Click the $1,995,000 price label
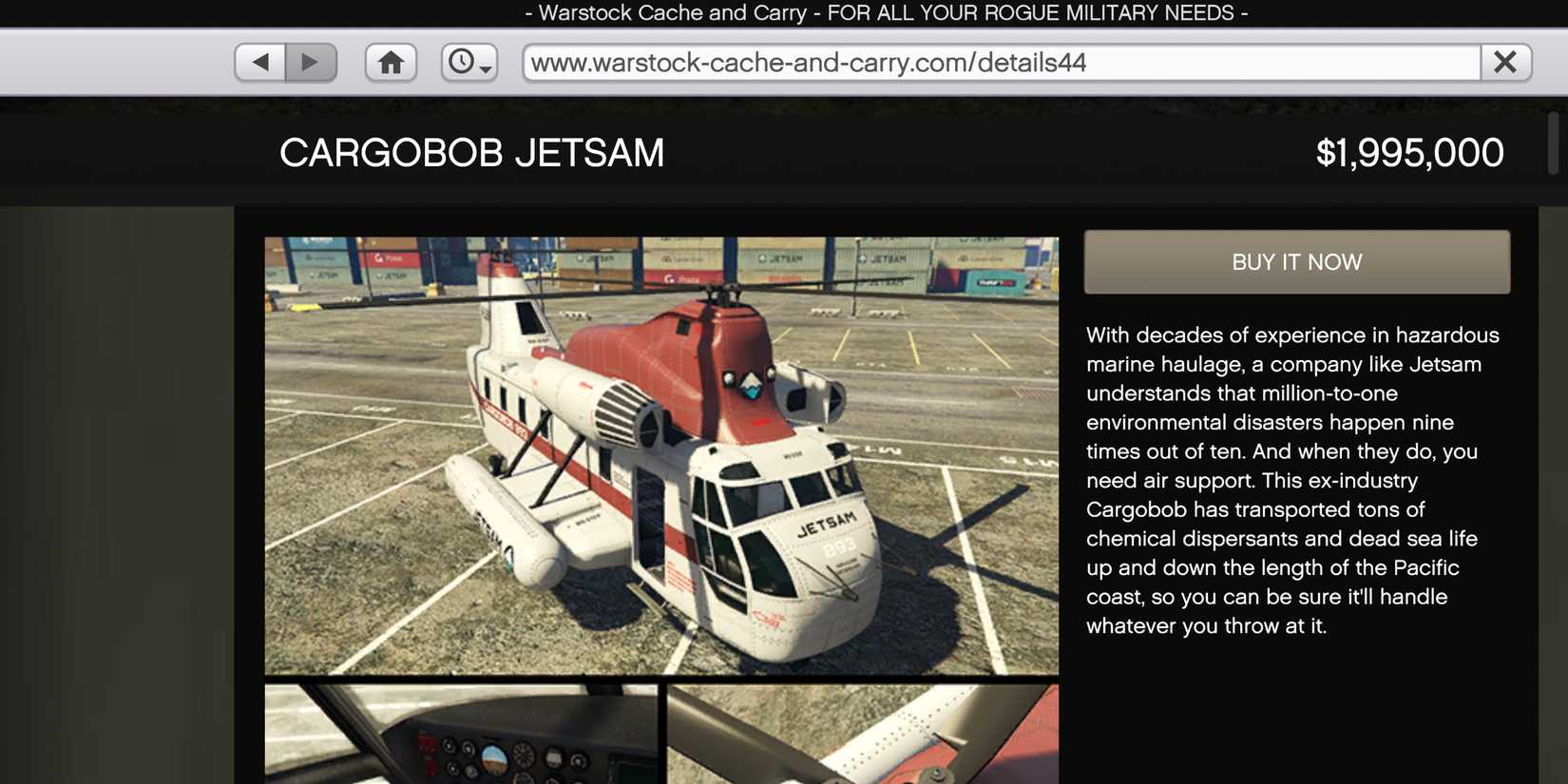The image size is (1568, 784). coord(1409,152)
